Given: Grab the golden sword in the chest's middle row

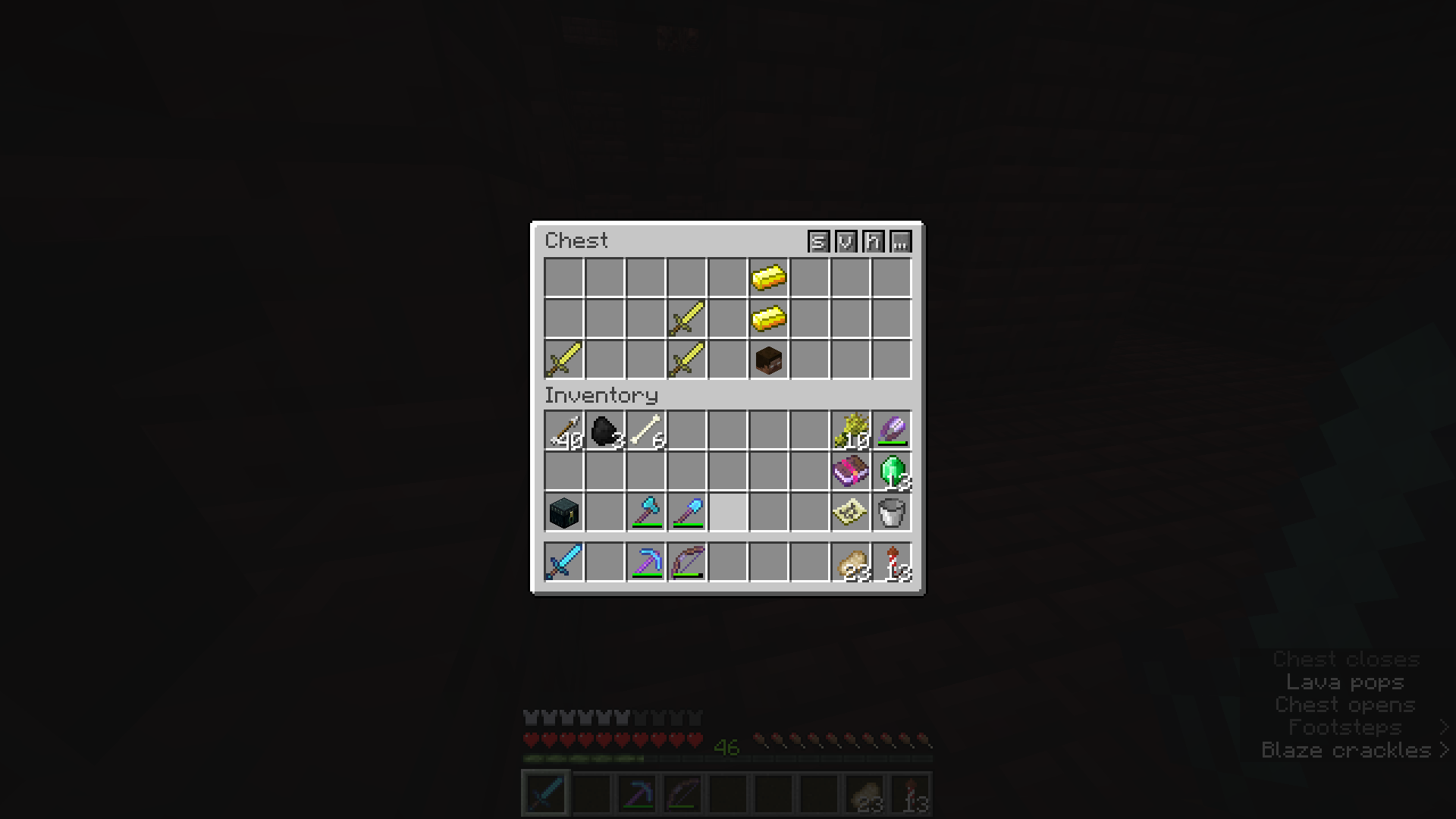Looking at the screenshot, I should coord(686,318).
